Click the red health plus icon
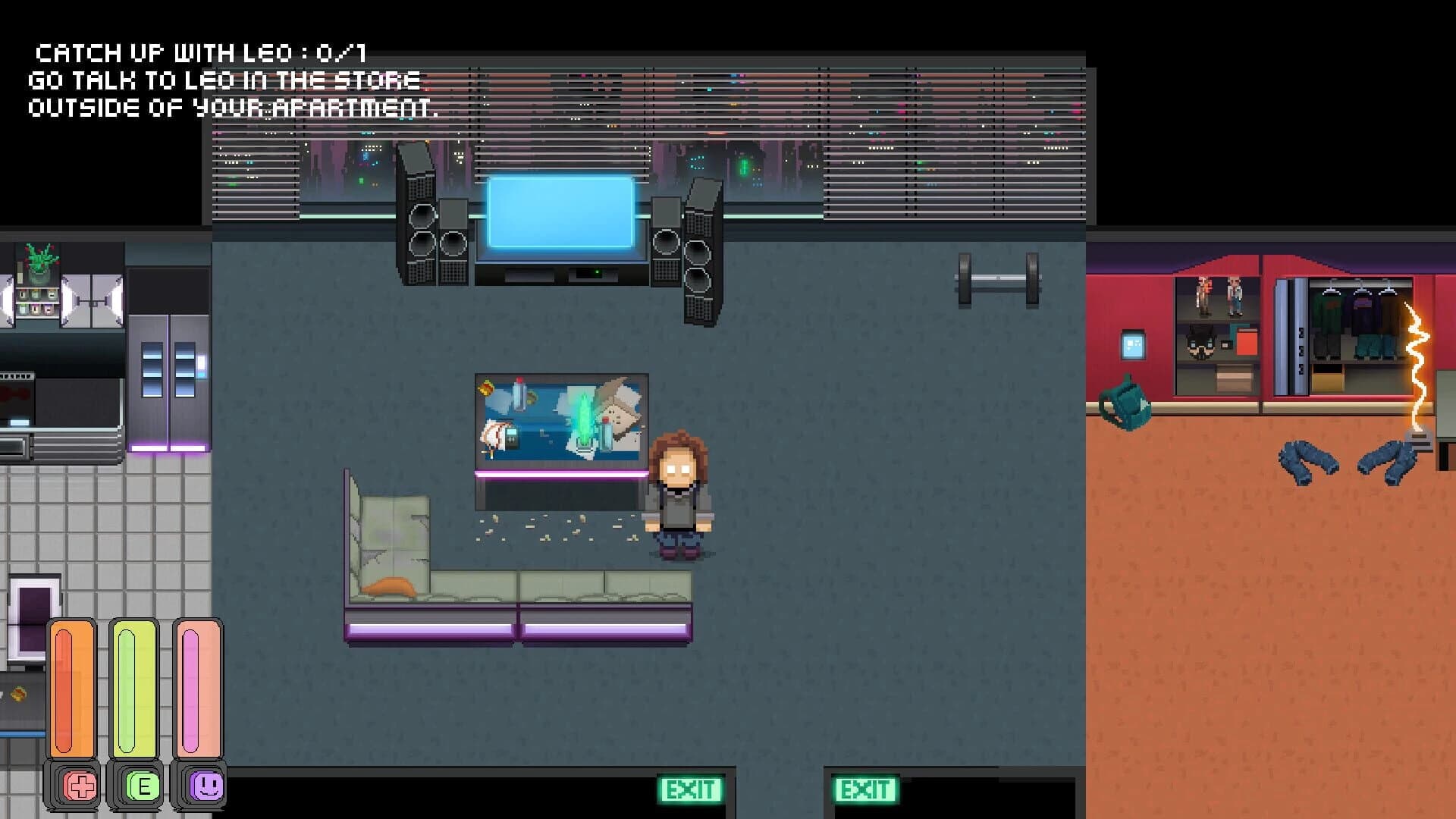 point(80,786)
